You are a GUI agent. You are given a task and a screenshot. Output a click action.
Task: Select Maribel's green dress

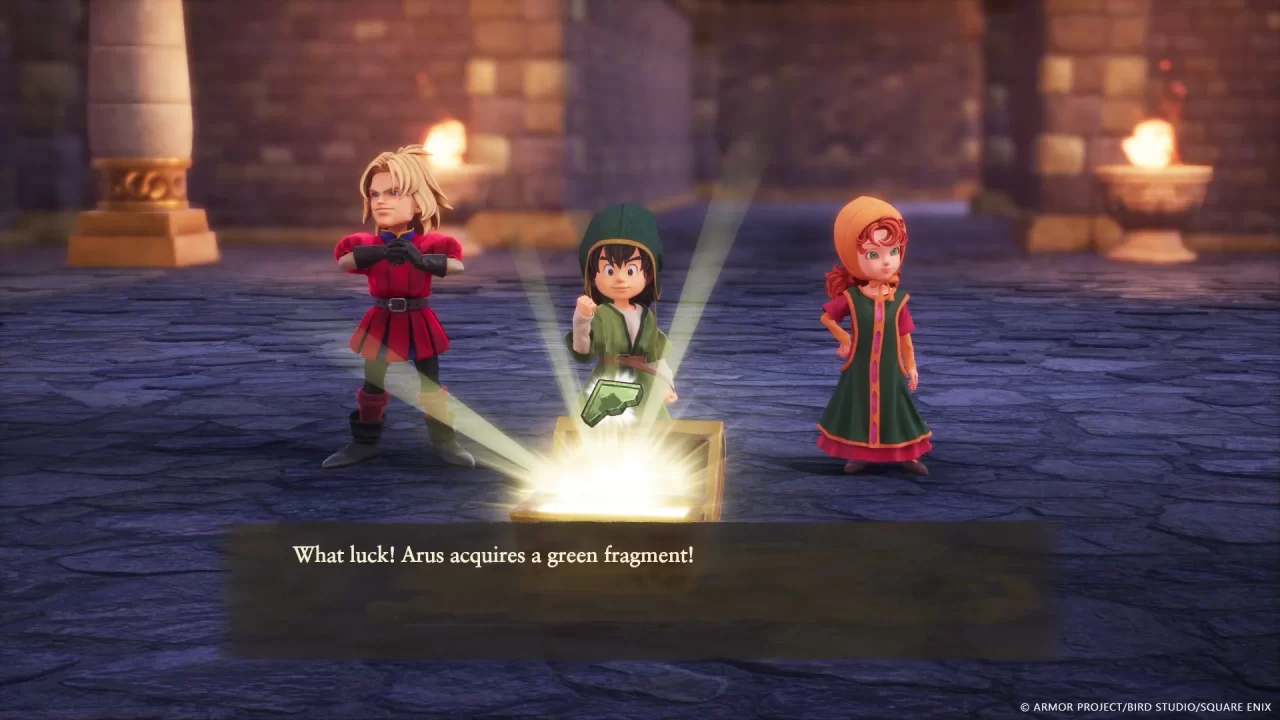pos(872,400)
